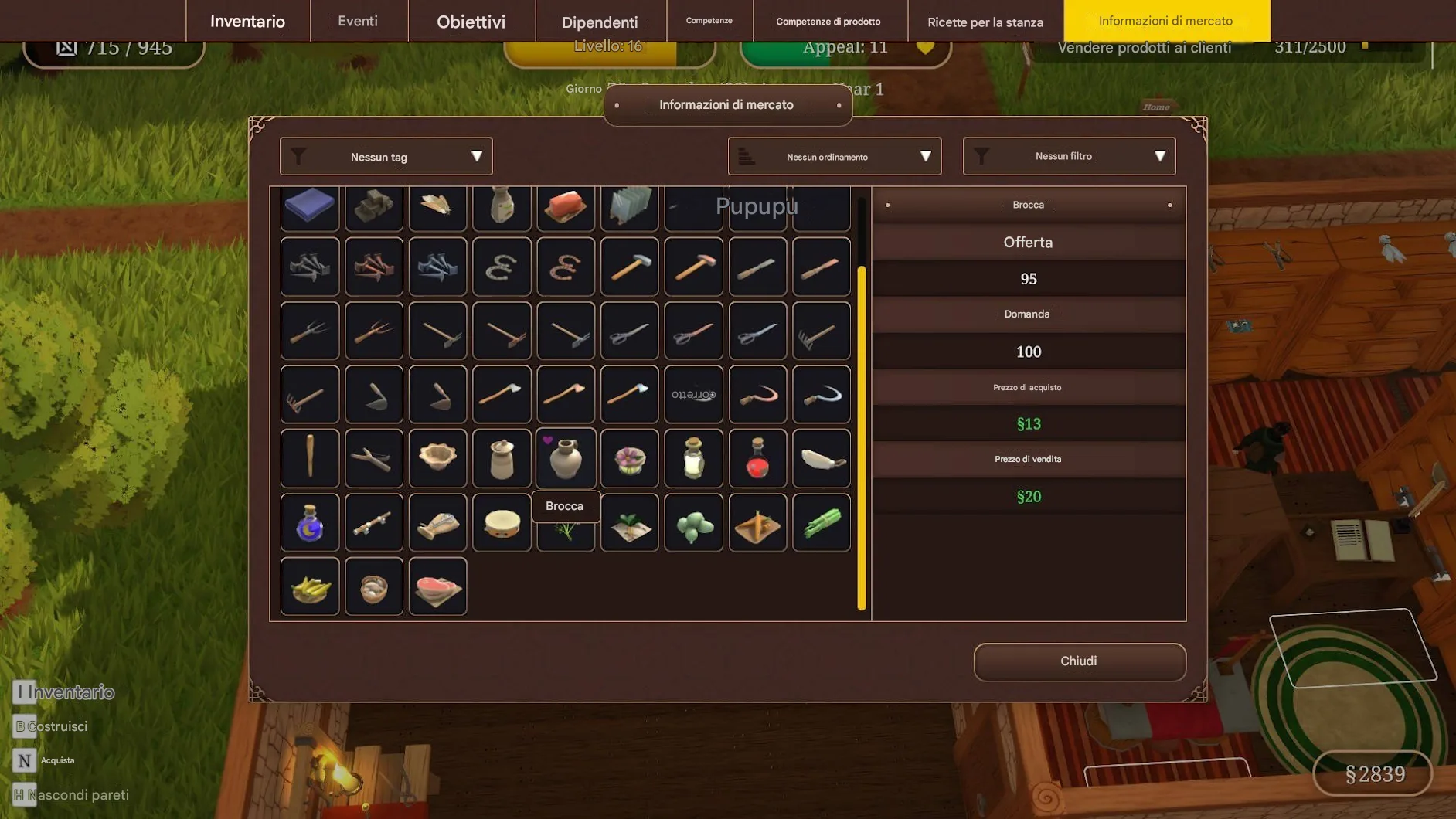1456x819 pixels.
Task: Pick the raw meat steak slot
Action: 437,587
